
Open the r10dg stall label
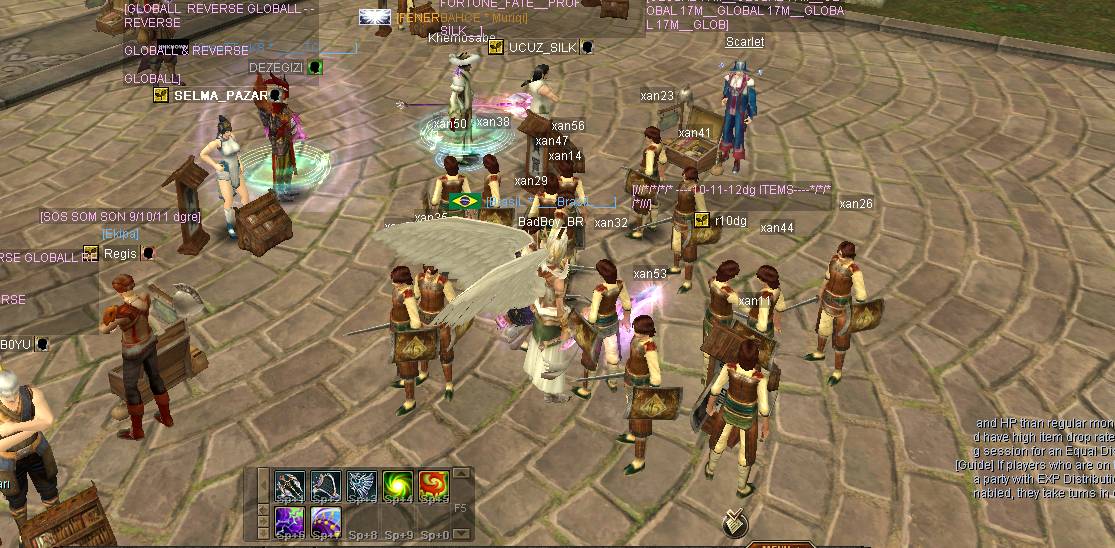tap(729, 221)
